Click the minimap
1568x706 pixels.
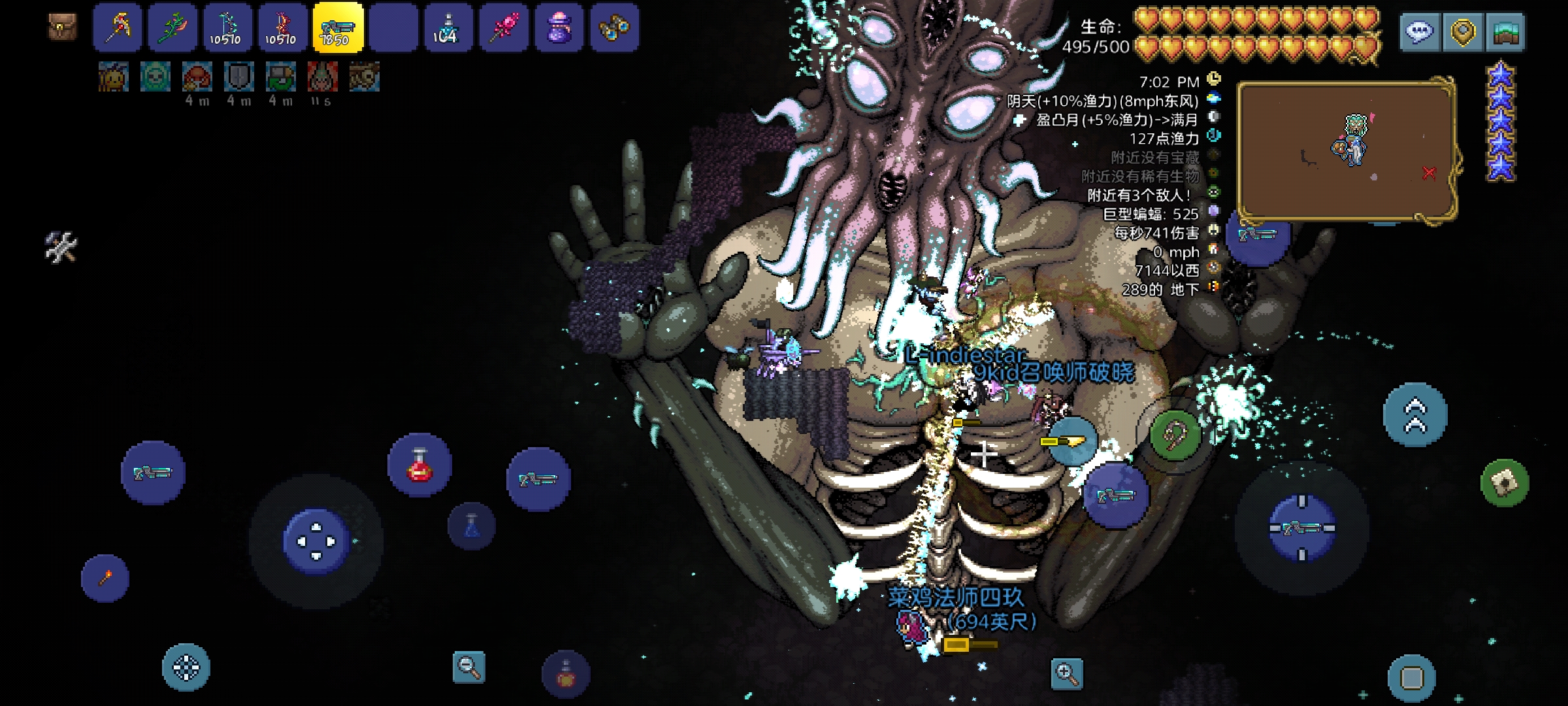[1346, 152]
